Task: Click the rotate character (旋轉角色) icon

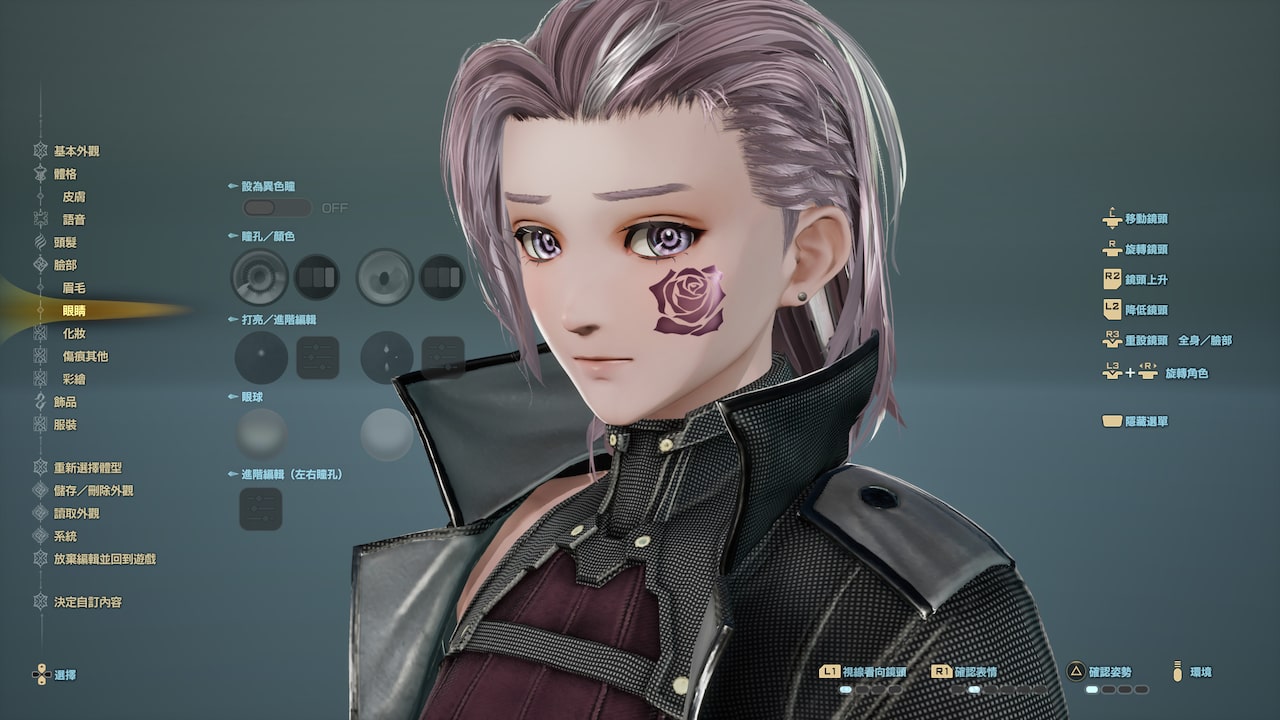Action: [1120, 371]
